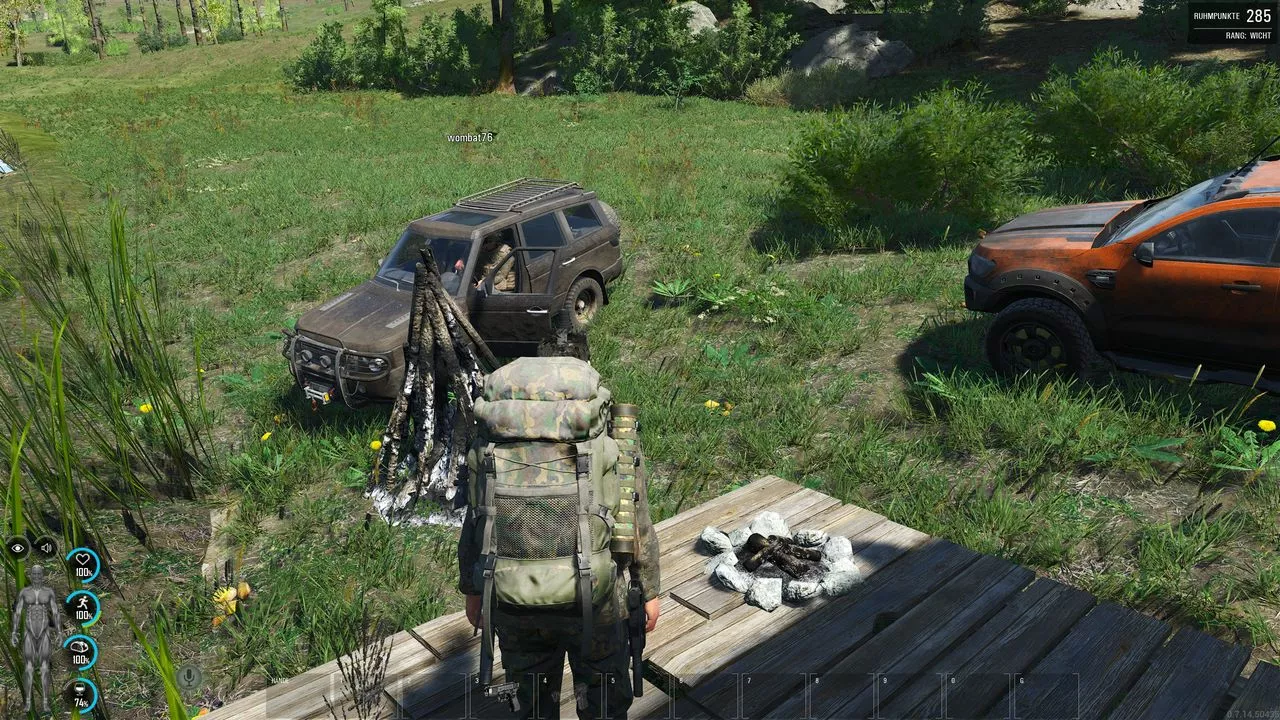The height and width of the screenshot is (720, 1280).
Task: Click the eye visibility indicator icon
Action: point(18,547)
